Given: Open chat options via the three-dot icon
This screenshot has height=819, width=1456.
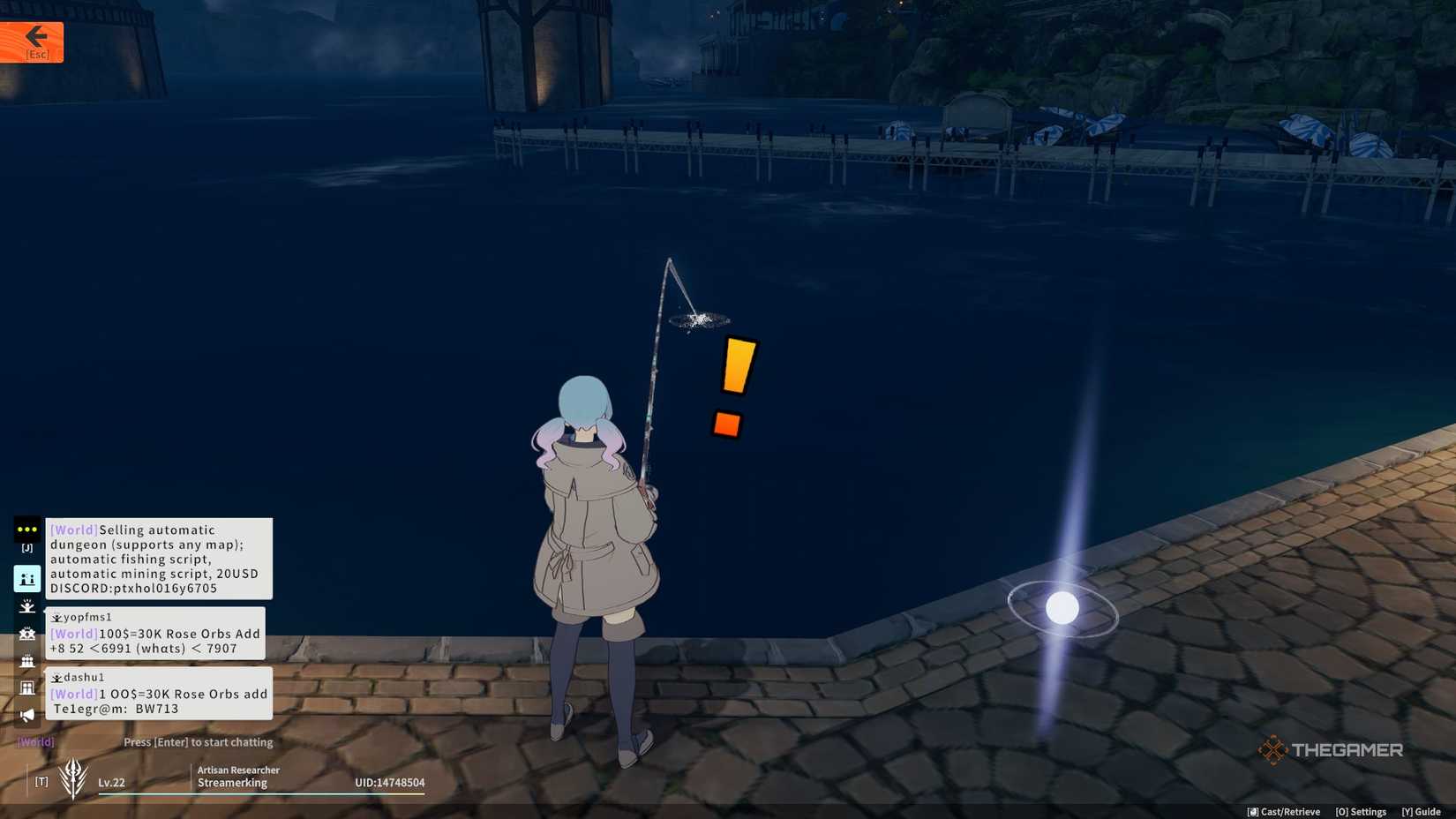Looking at the screenshot, I should click(26, 530).
